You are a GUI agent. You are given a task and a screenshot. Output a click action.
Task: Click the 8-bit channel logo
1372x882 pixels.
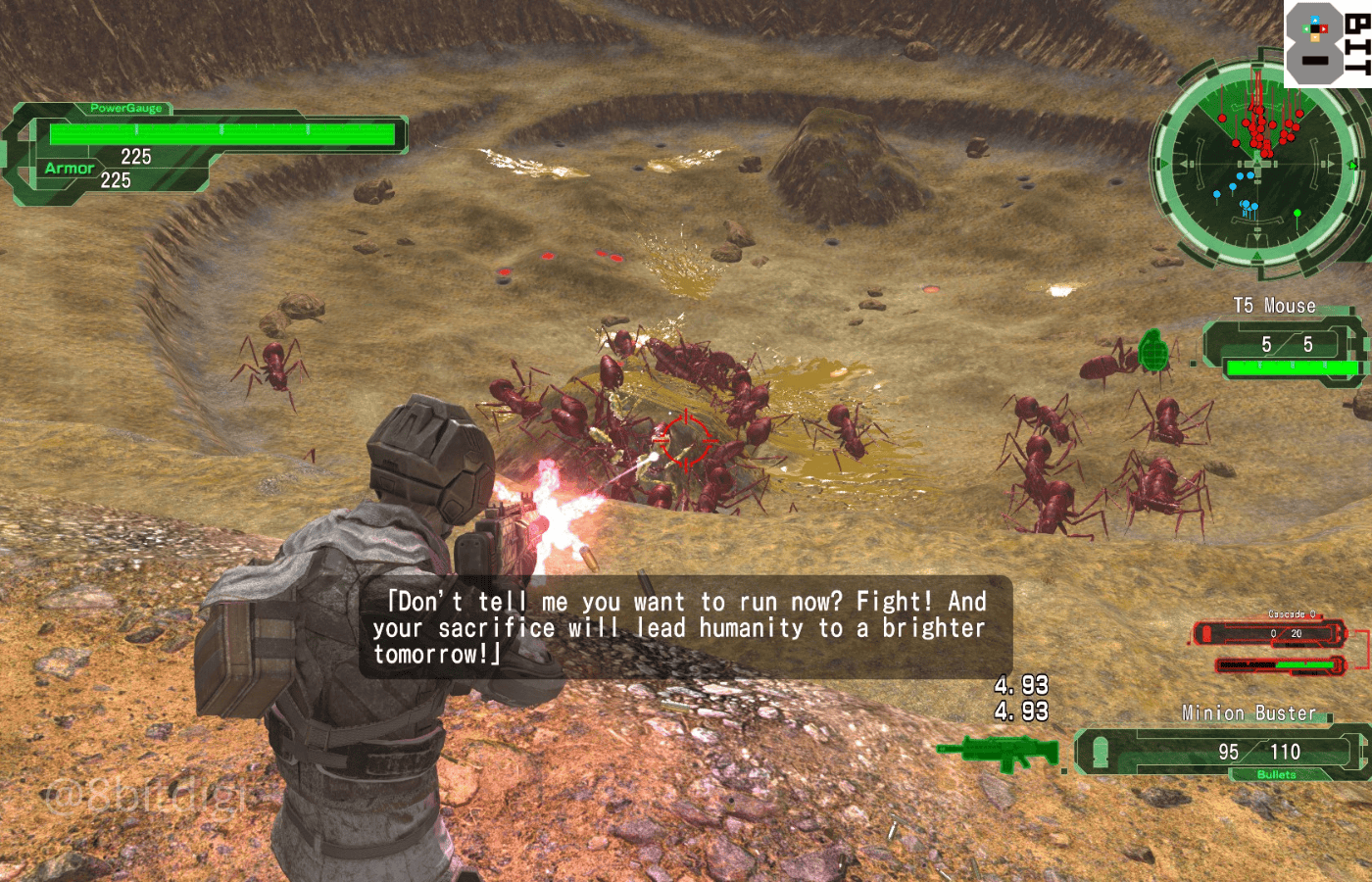pyautogui.click(x=1327, y=44)
